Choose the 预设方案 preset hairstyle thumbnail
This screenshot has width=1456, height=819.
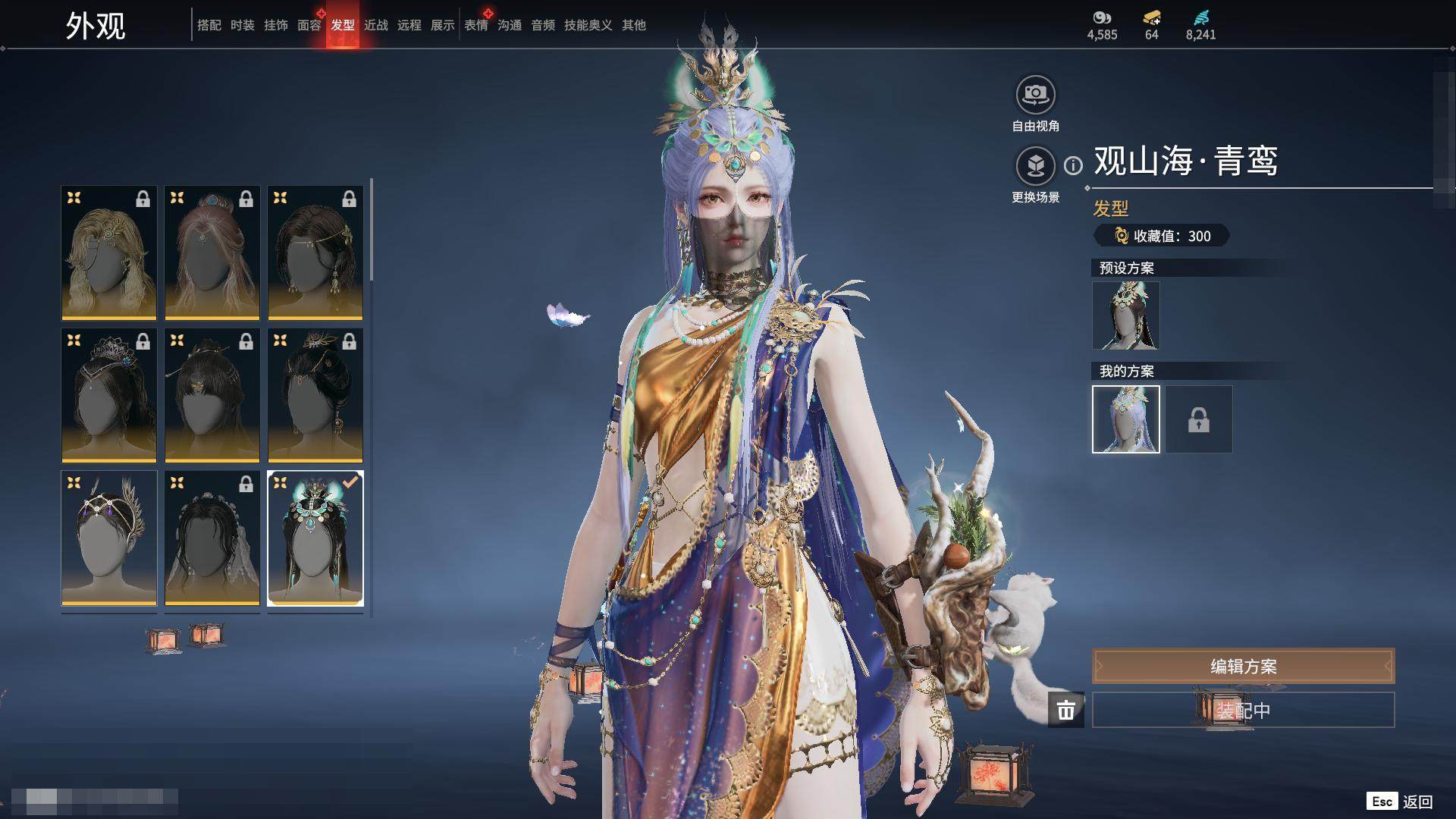click(1125, 315)
